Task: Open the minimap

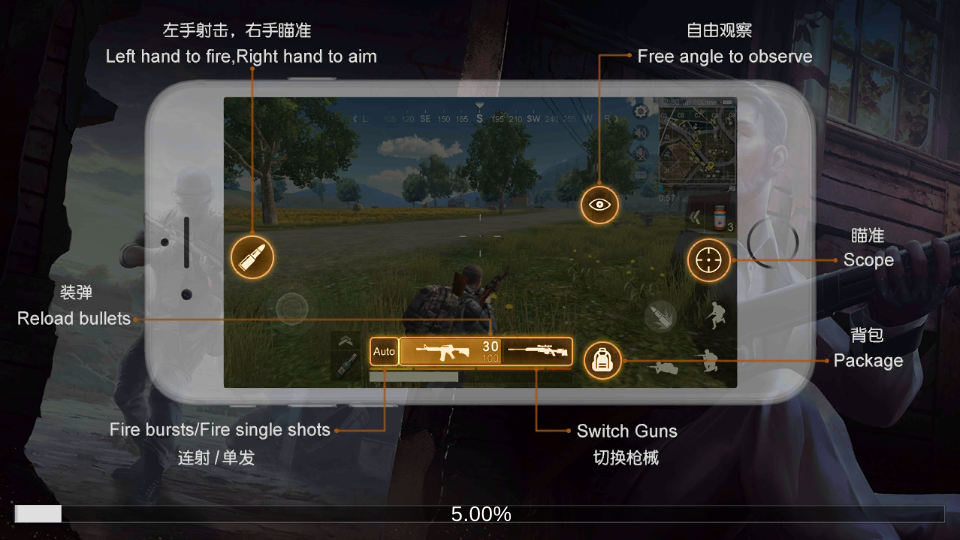Action: tap(697, 143)
